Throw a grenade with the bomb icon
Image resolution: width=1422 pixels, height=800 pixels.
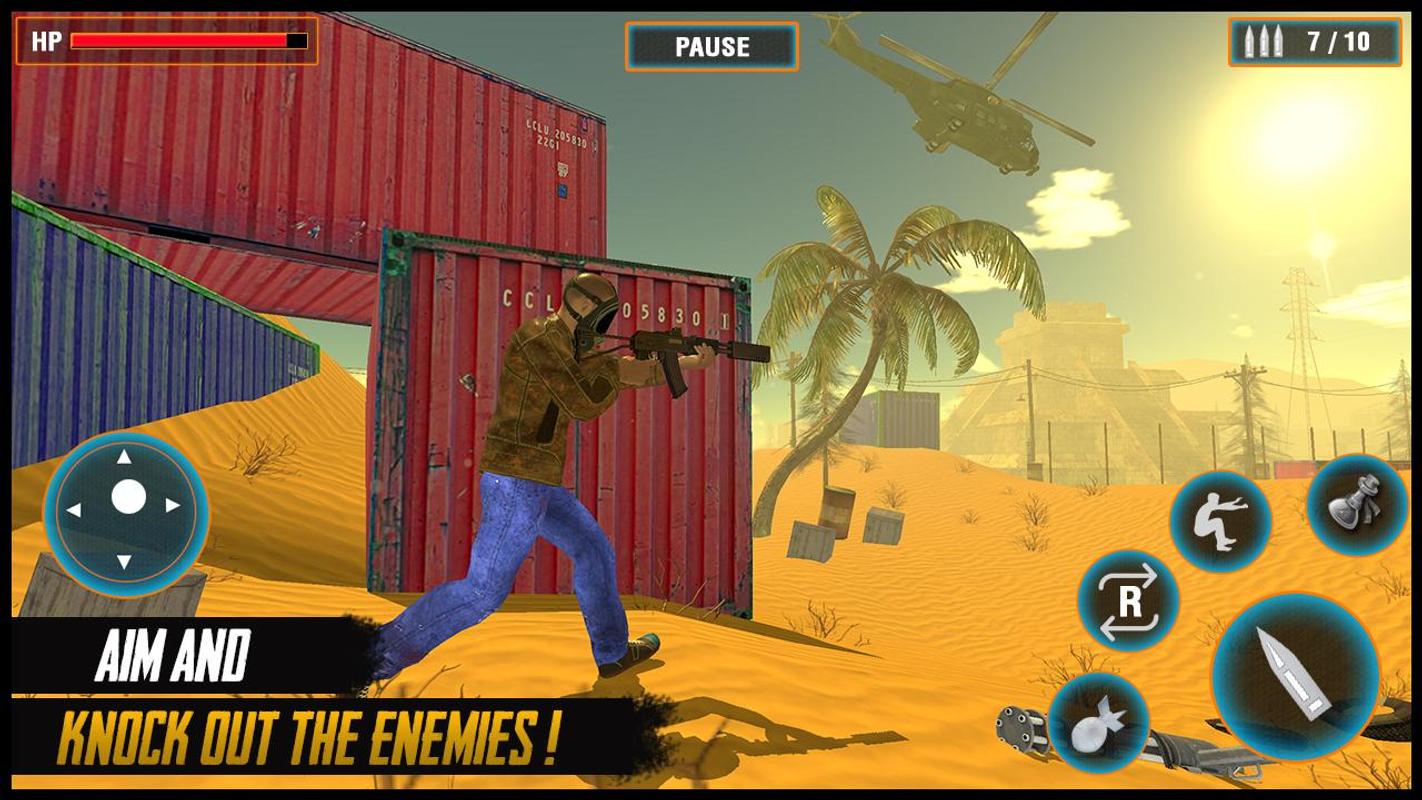pyautogui.click(x=1098, y=722)
